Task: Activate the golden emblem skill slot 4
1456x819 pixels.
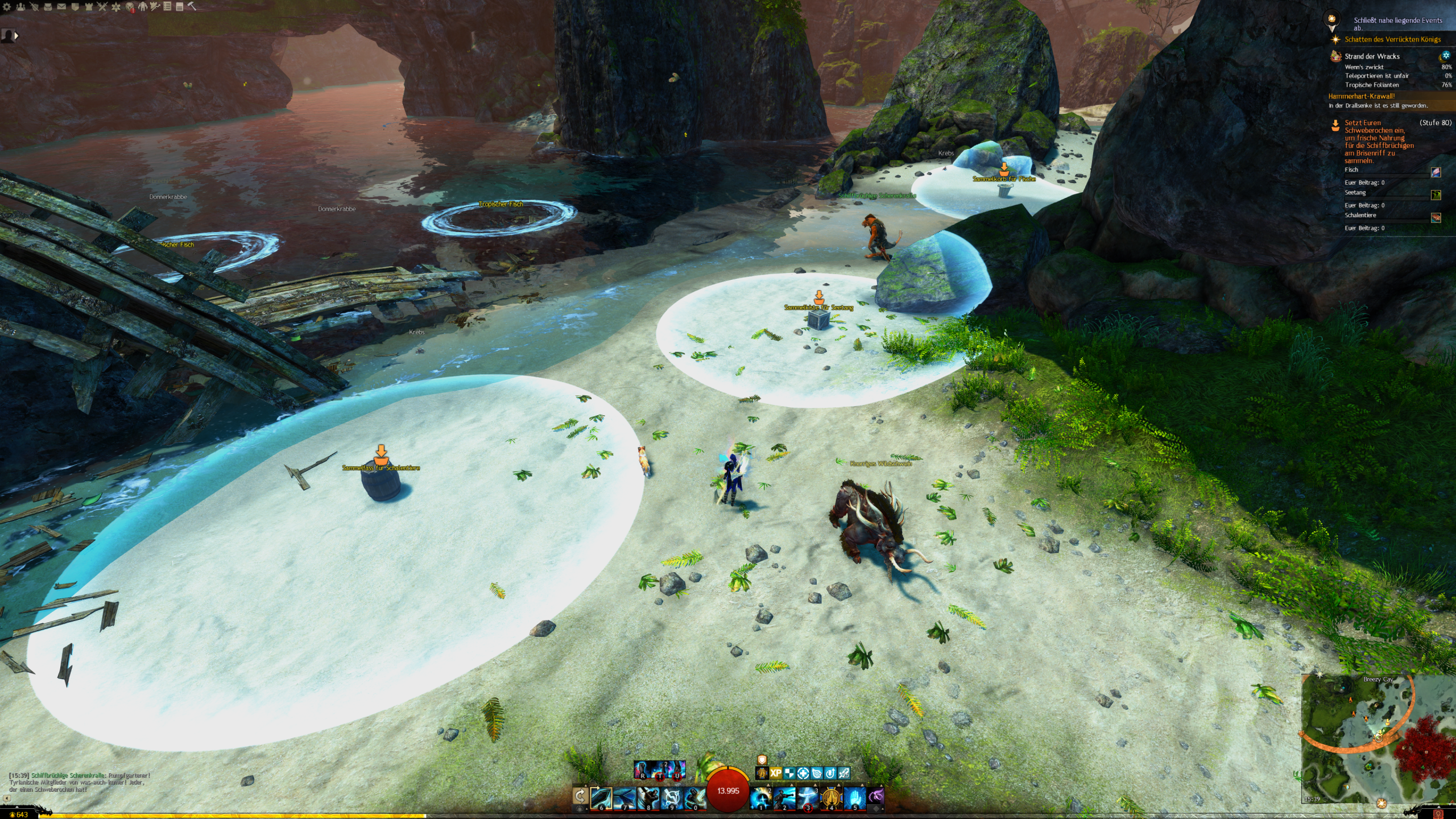Action: point(831,798)
